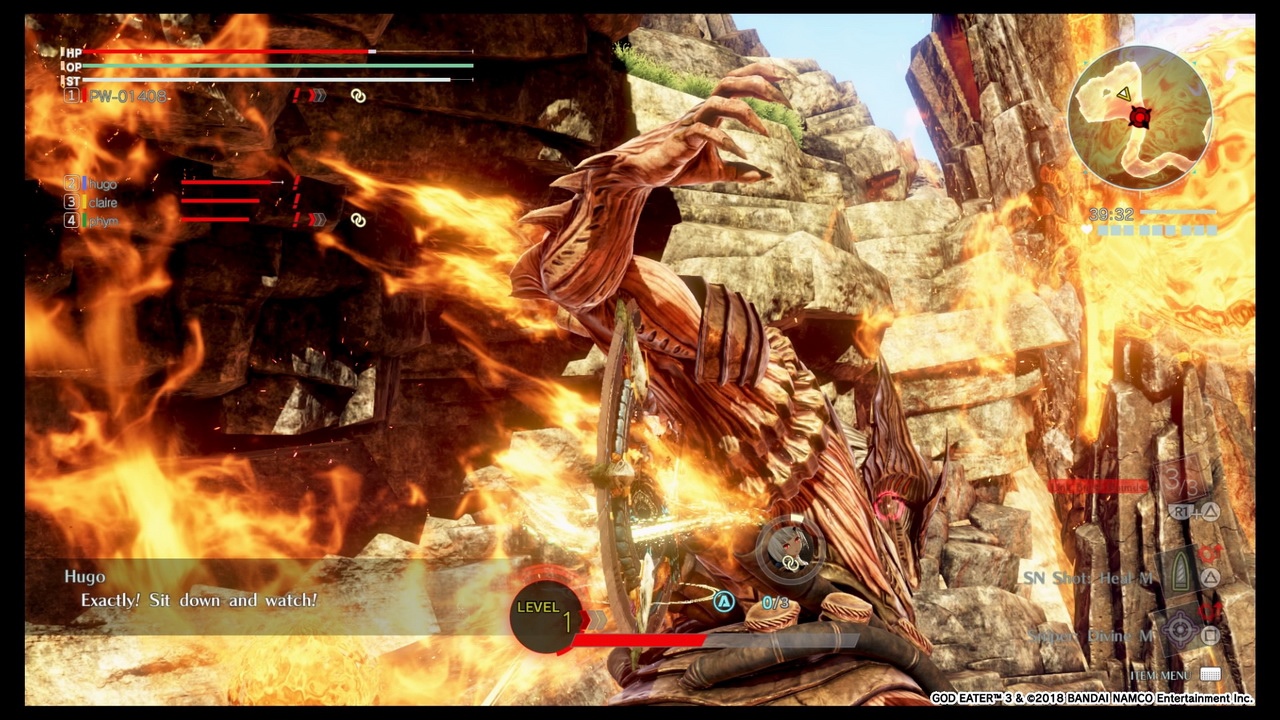Click the engage link icon beside PW-01408
1280x720 pixels.
[358, 96]
